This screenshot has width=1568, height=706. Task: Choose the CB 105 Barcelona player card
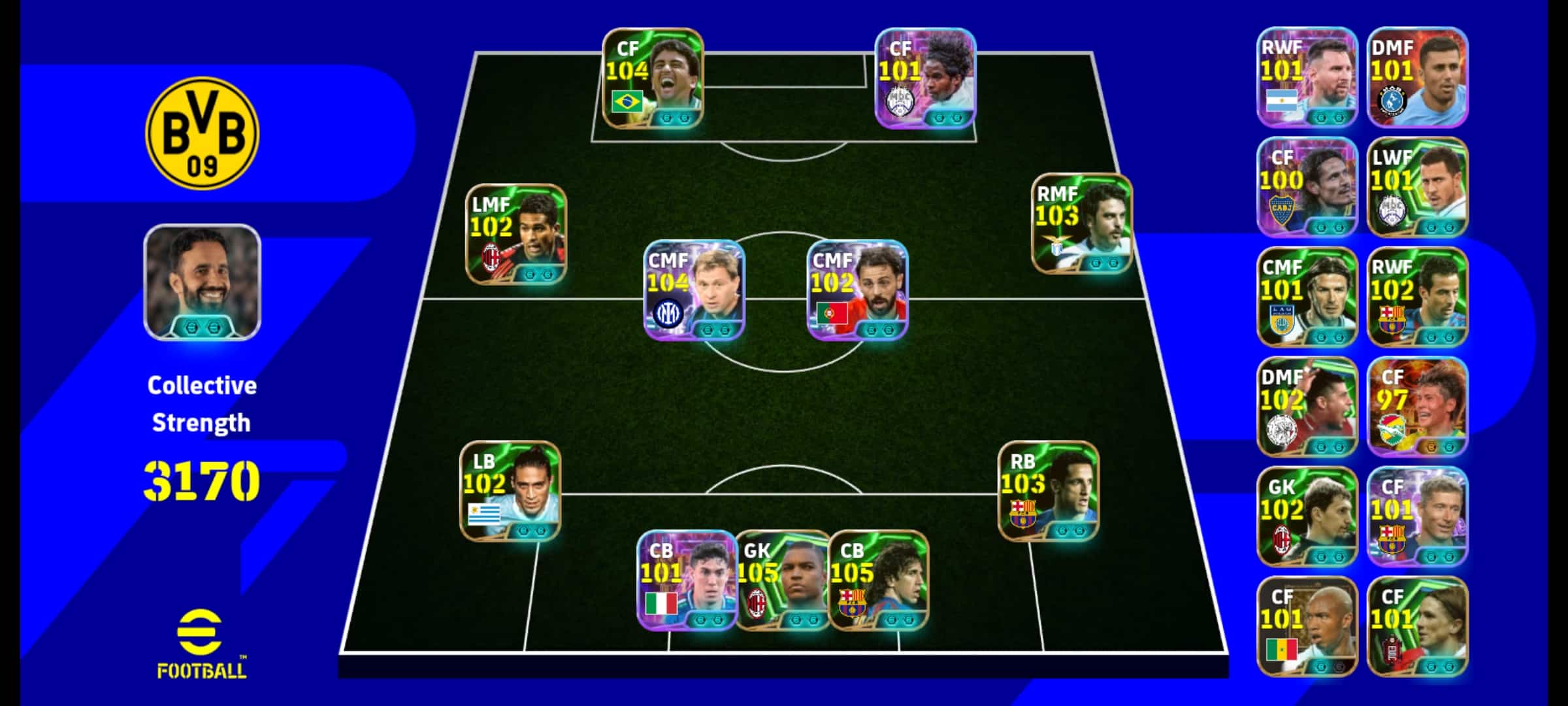879,580
